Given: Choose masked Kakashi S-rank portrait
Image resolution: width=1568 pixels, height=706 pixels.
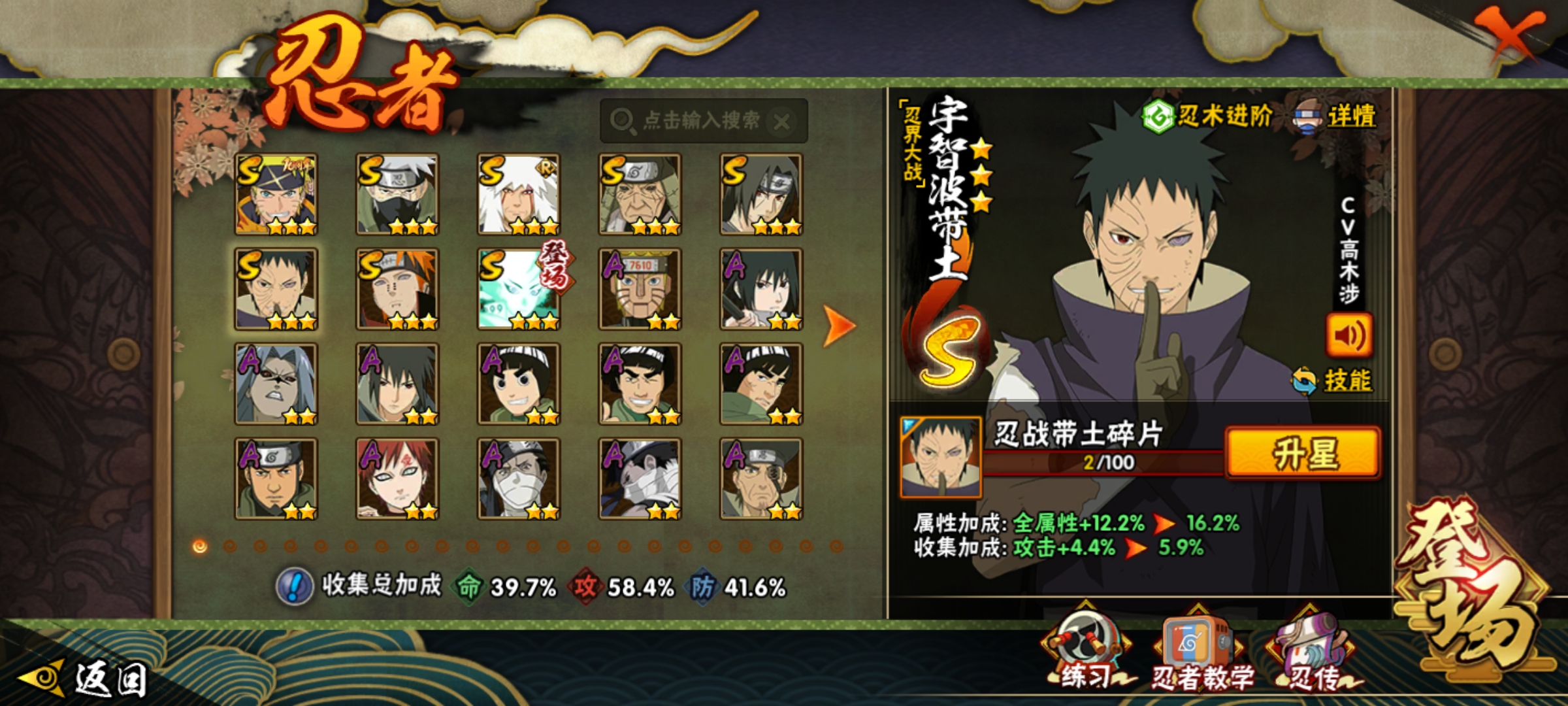Looking at the screenshot, I should click(397, 194).
